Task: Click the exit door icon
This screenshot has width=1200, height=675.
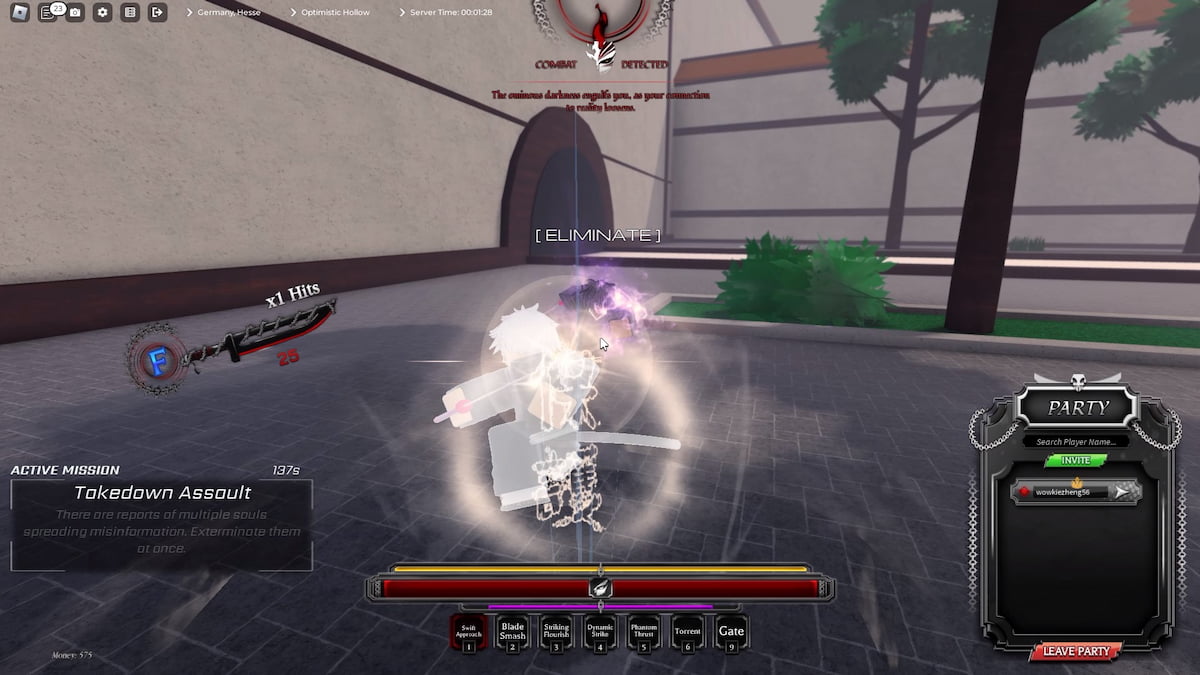Action: [157, 13]
